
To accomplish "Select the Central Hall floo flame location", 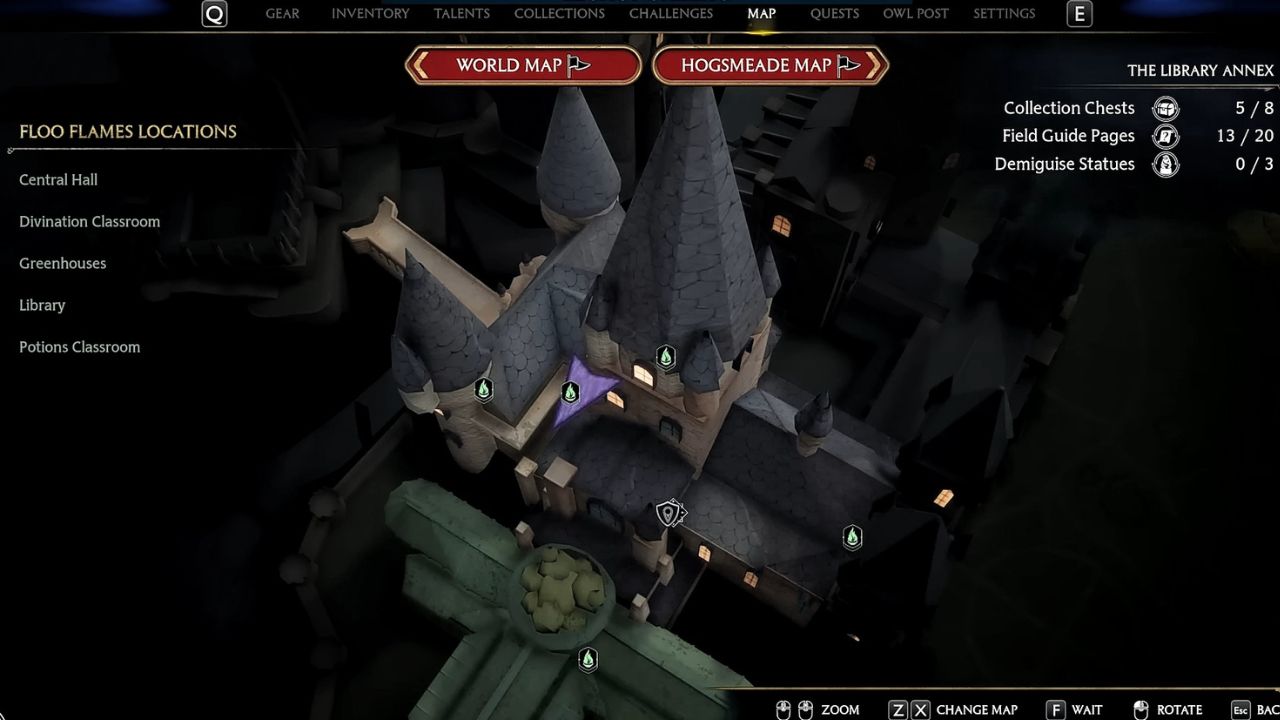I will 58,179.
